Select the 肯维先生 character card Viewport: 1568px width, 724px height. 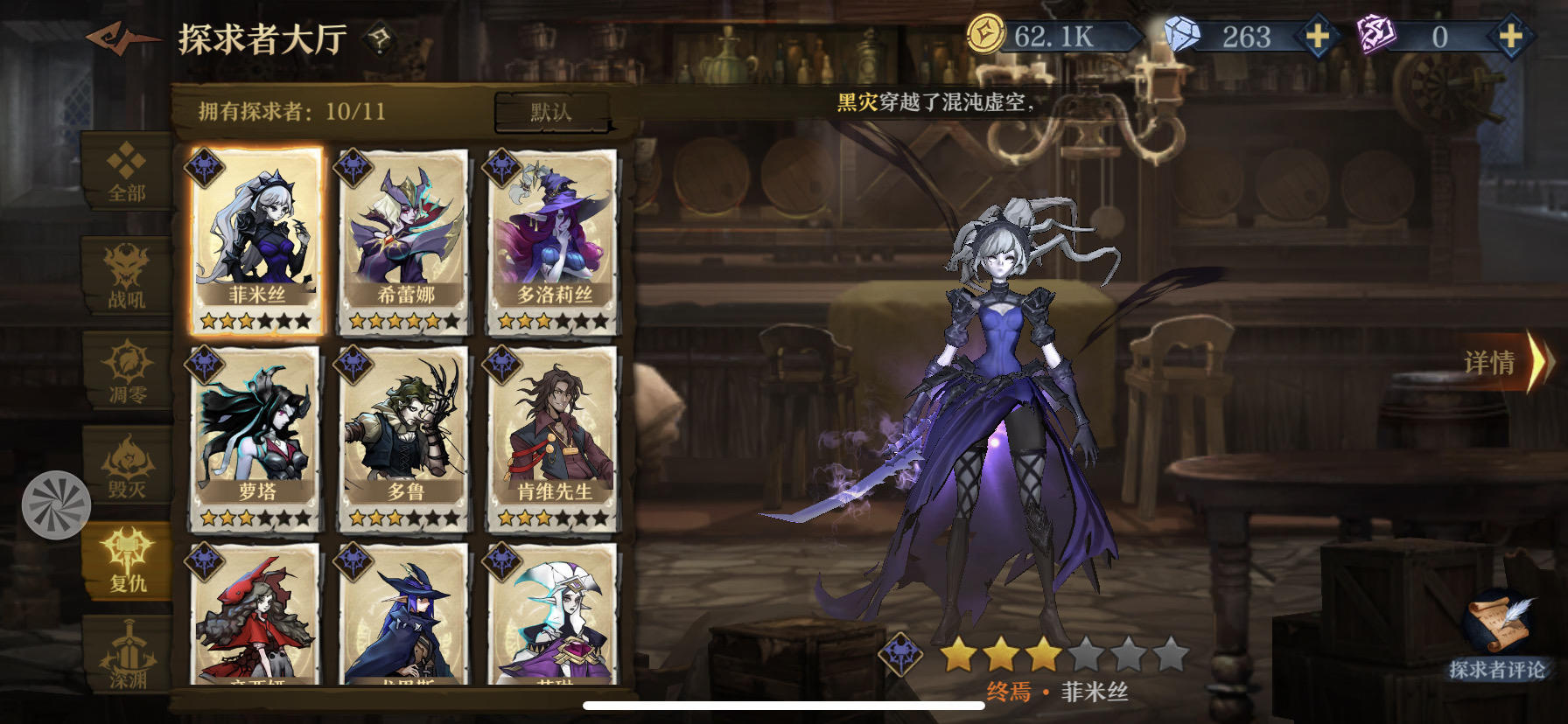[550, 437]
